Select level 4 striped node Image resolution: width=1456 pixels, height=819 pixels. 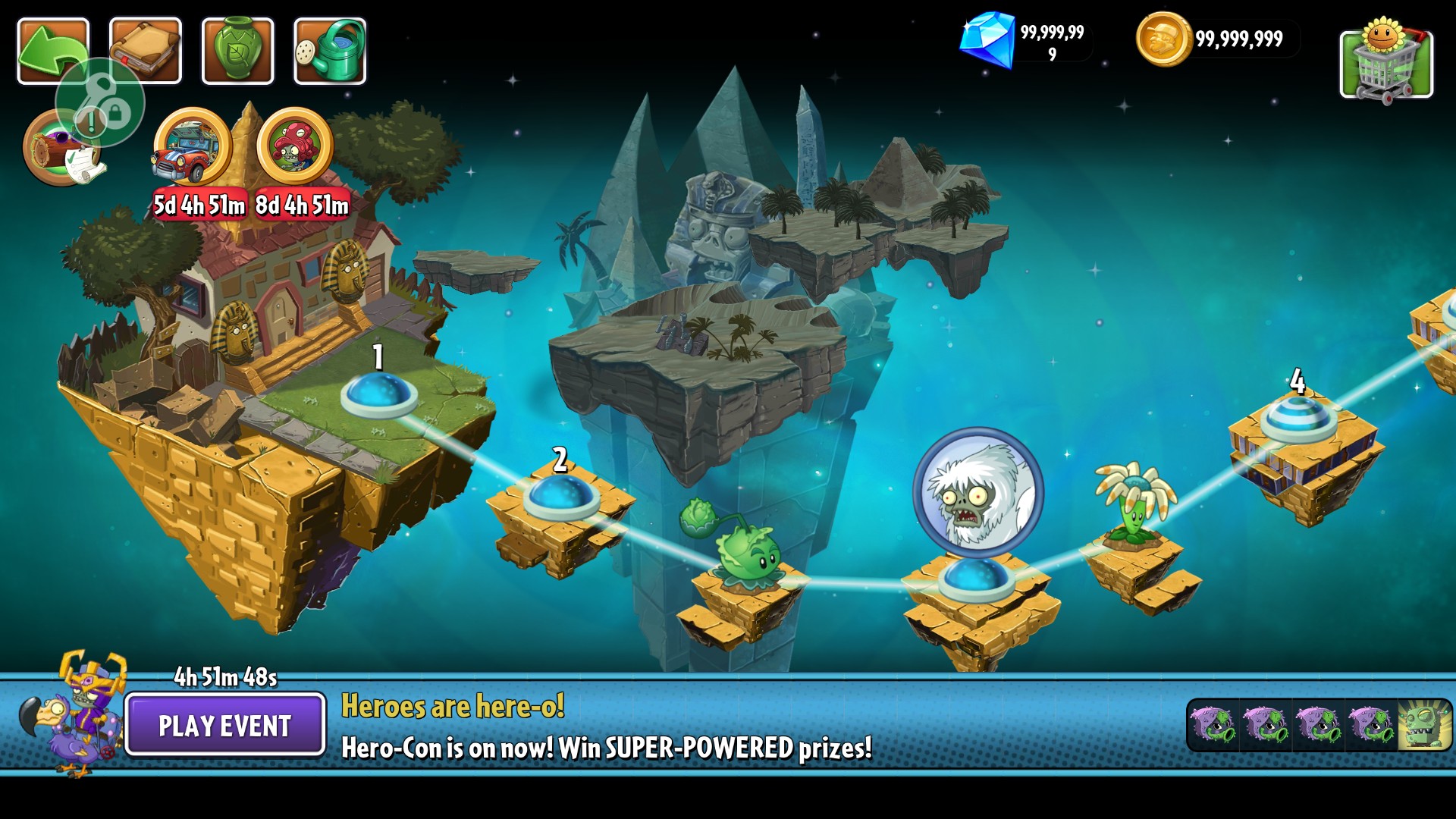pos(1298,418)
